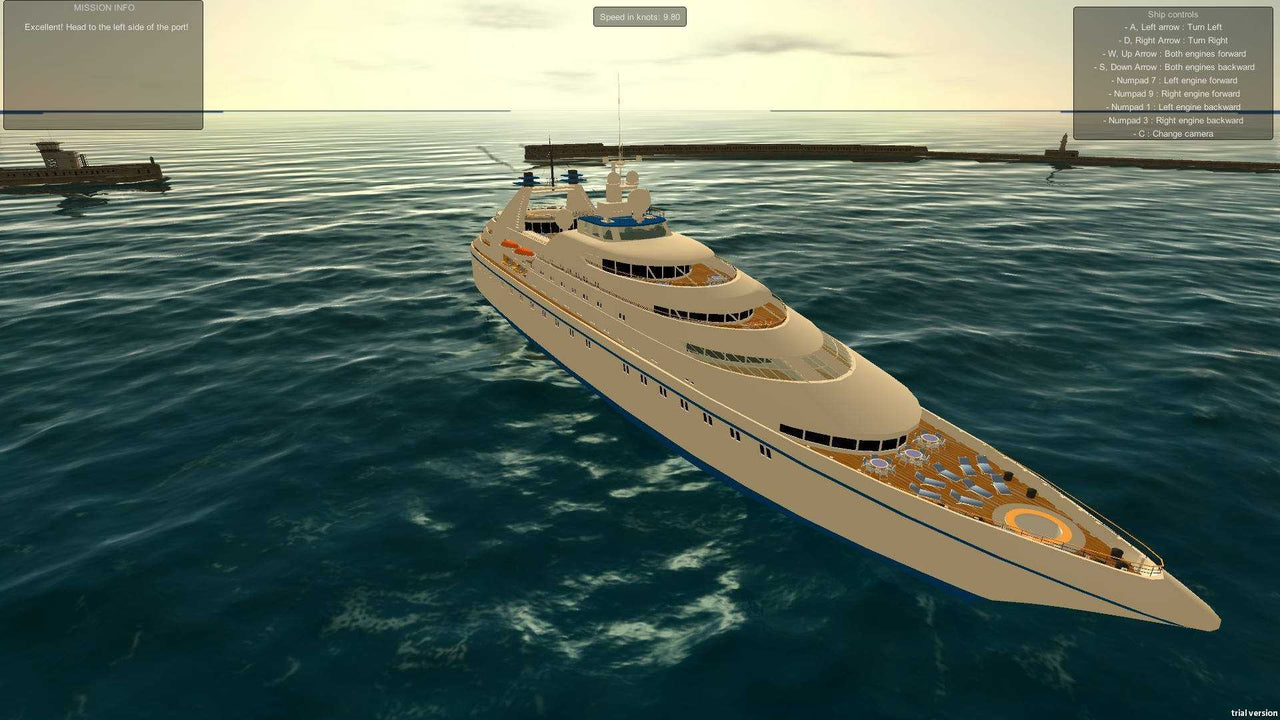The width and height of the screenshot is (1280, 720).
Task: Click the Speed in knots indicator
Action: click(639, 16)
